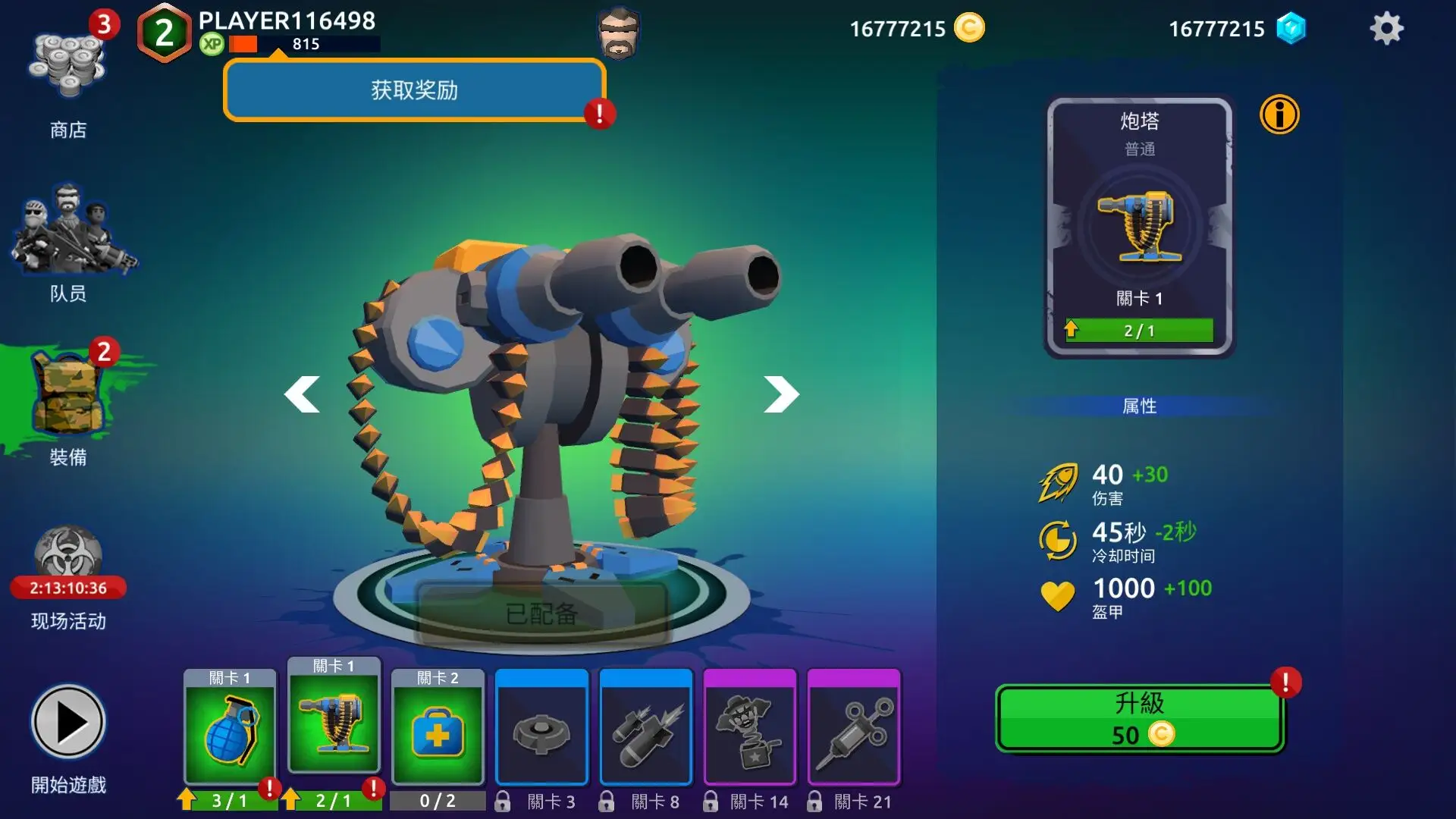Show the previous equipment with the left arrow
Screen dimensions: 1456x819
[303, 394]
